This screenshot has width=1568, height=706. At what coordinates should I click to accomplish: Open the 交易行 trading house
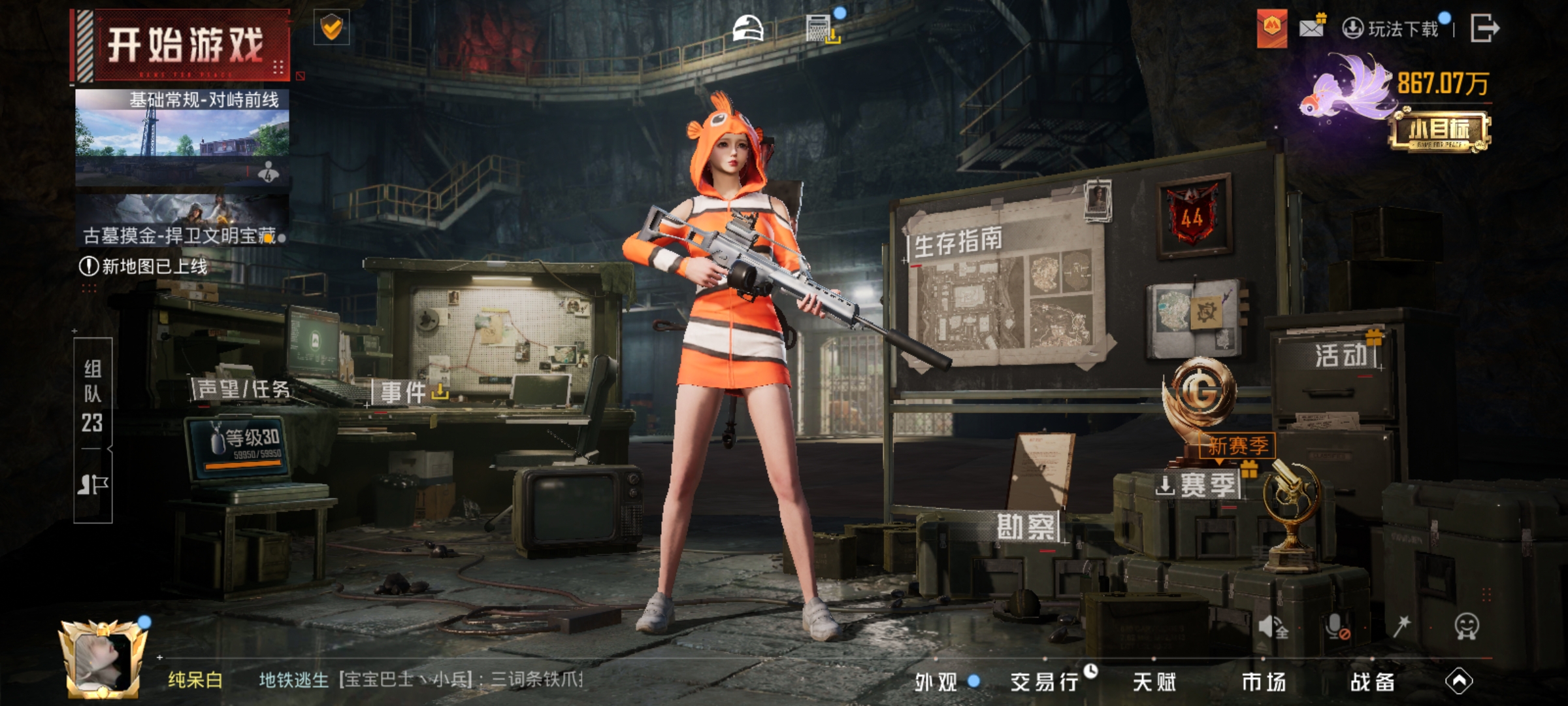1044,682
